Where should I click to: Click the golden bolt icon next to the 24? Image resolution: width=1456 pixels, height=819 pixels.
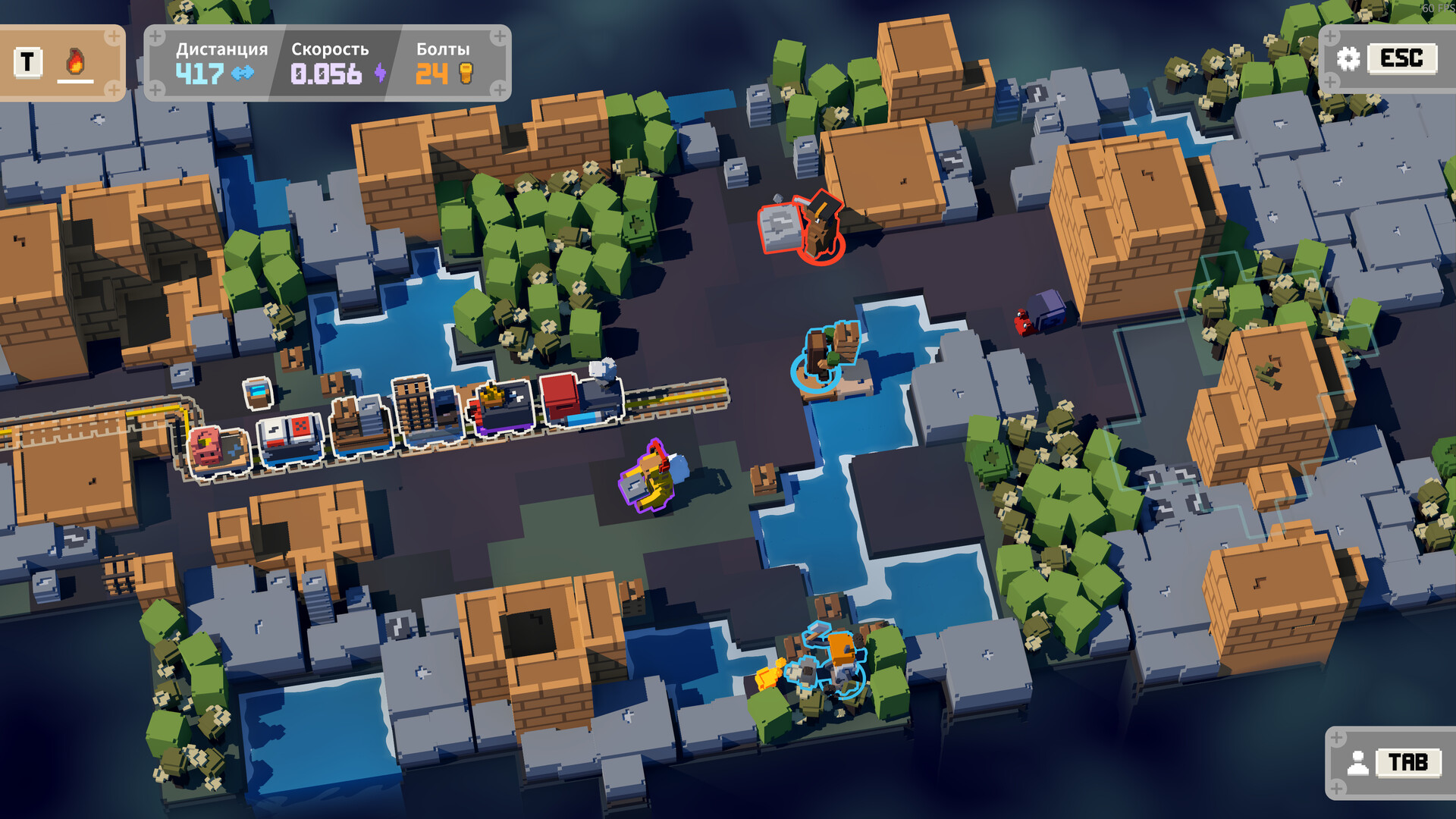tap(468, 73)
